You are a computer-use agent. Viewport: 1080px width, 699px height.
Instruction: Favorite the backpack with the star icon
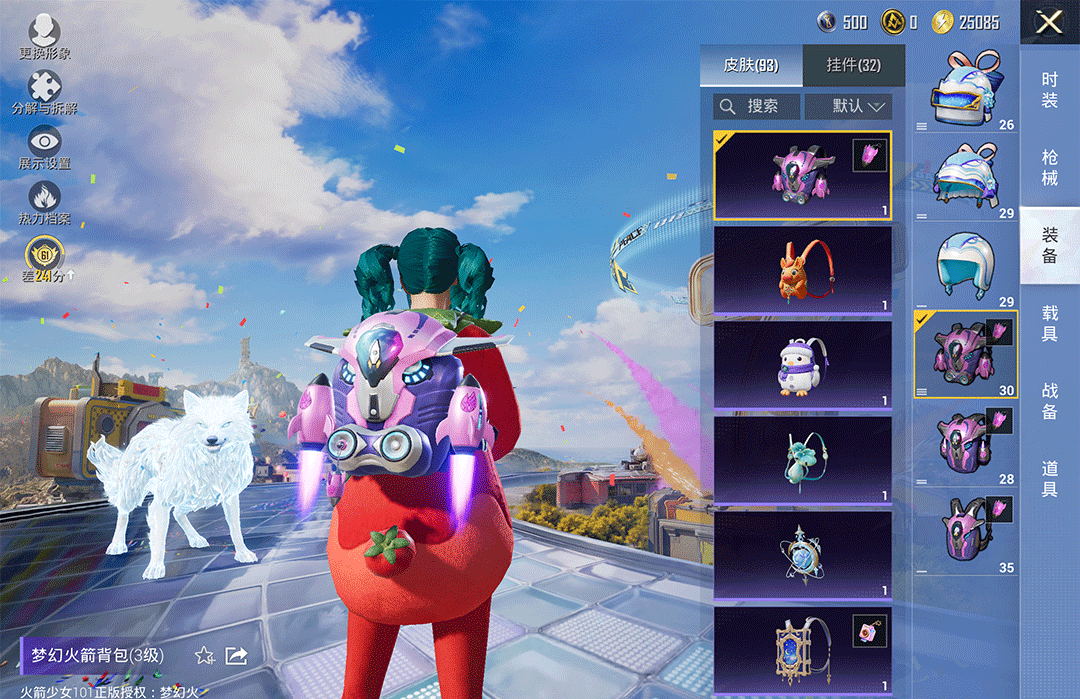tap(205, 656)
